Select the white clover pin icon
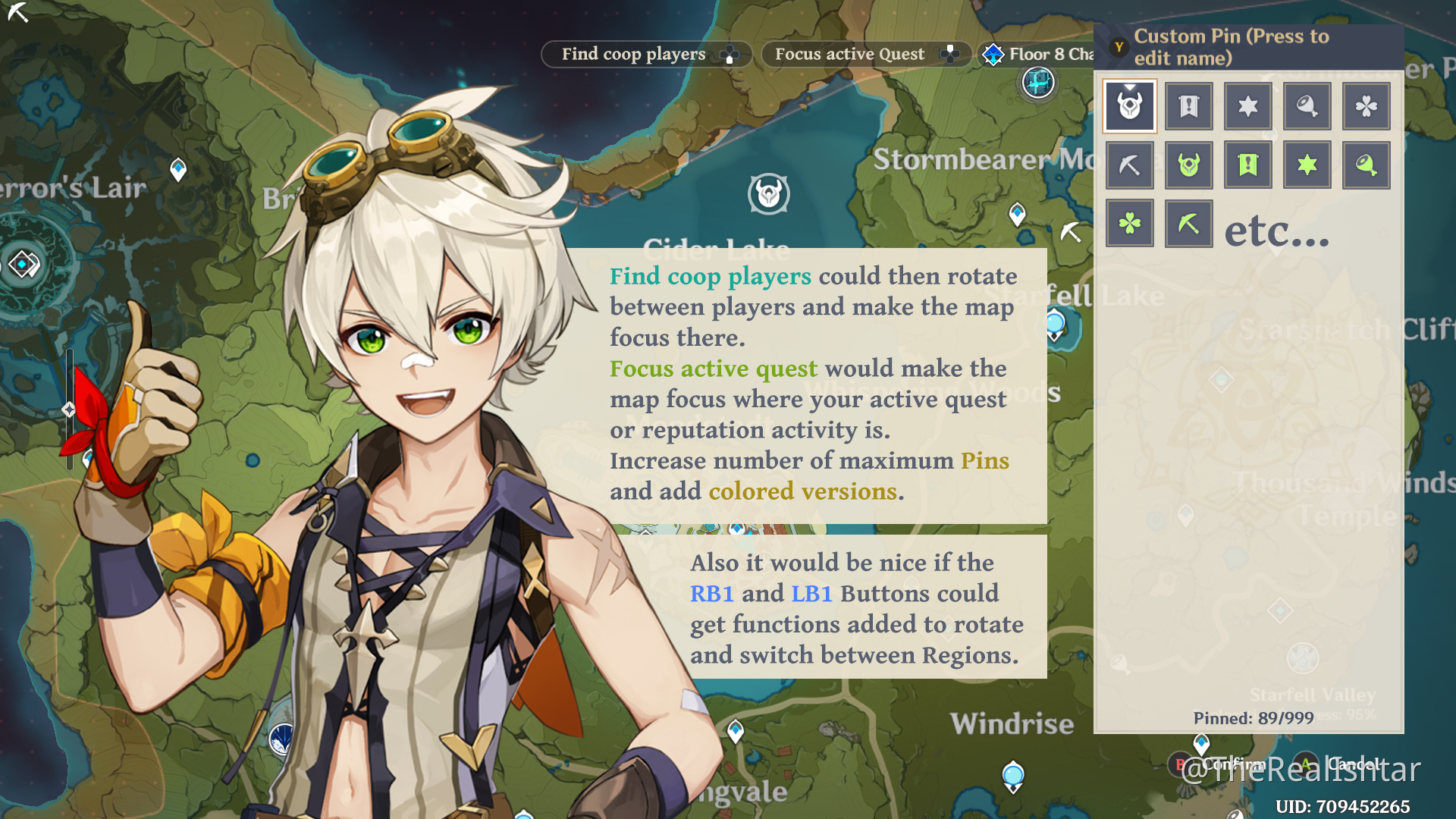The width and height of the screenshot is (1456, 819). tap(1366, 106)
